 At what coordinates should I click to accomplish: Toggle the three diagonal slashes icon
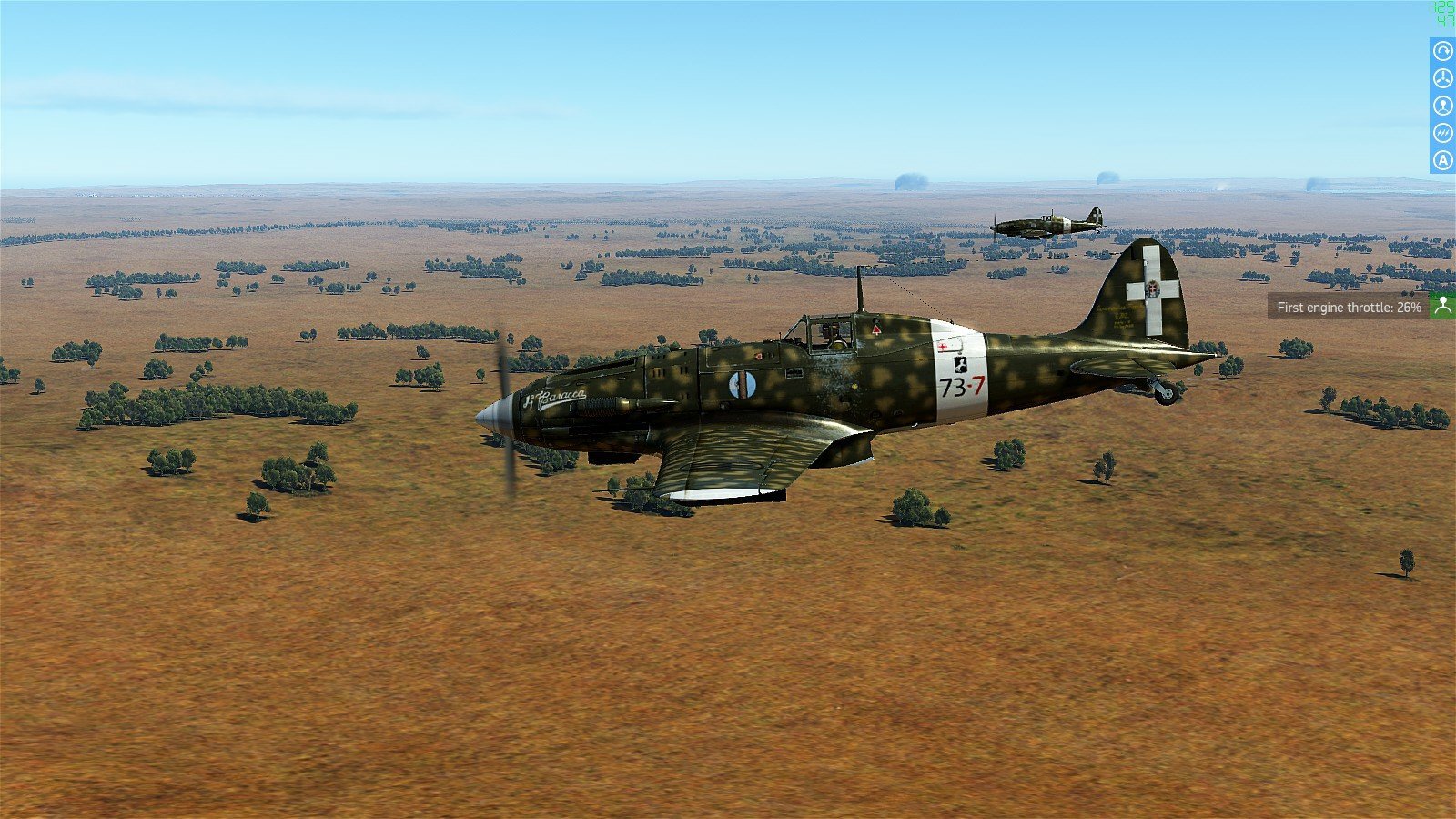pos(1442,133)
